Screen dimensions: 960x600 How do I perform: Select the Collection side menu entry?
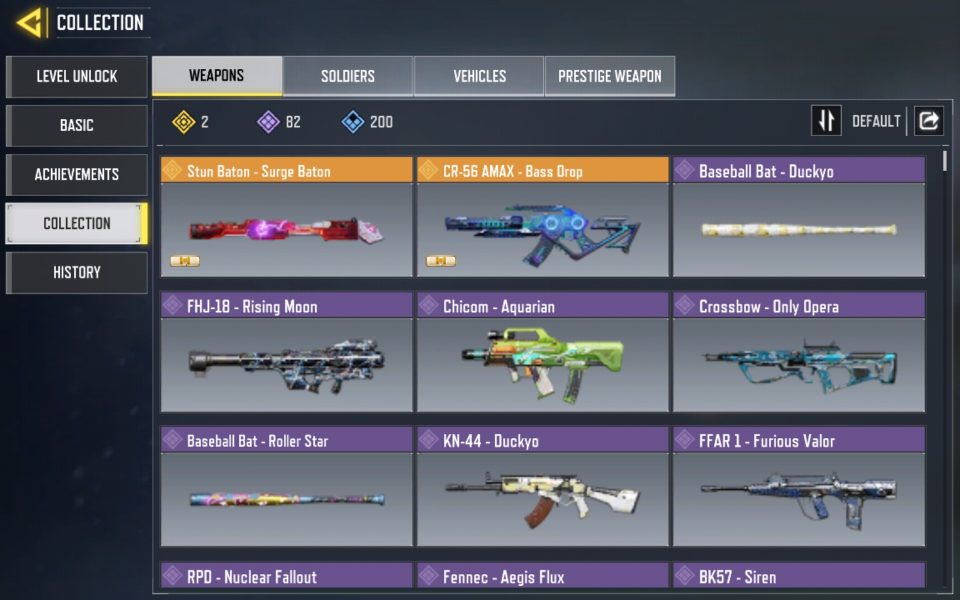[x=77, y=223]
